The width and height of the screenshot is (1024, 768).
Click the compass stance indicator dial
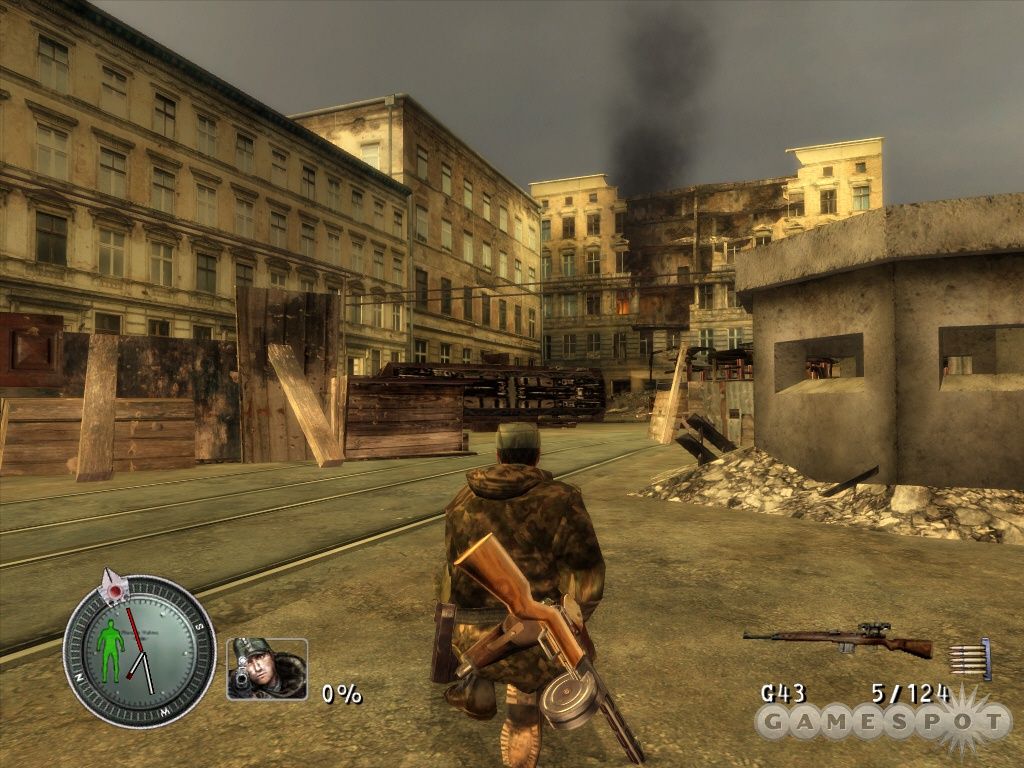[139, 651]
